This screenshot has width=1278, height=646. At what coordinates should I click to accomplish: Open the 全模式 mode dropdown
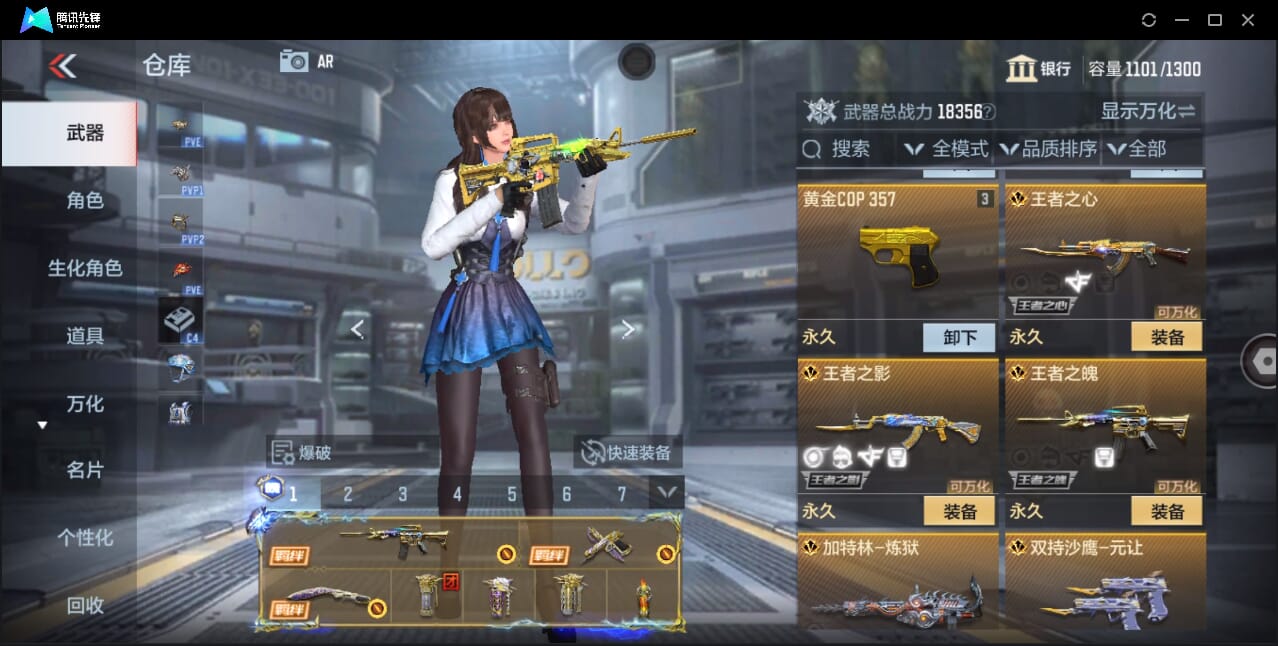[947, 149]
